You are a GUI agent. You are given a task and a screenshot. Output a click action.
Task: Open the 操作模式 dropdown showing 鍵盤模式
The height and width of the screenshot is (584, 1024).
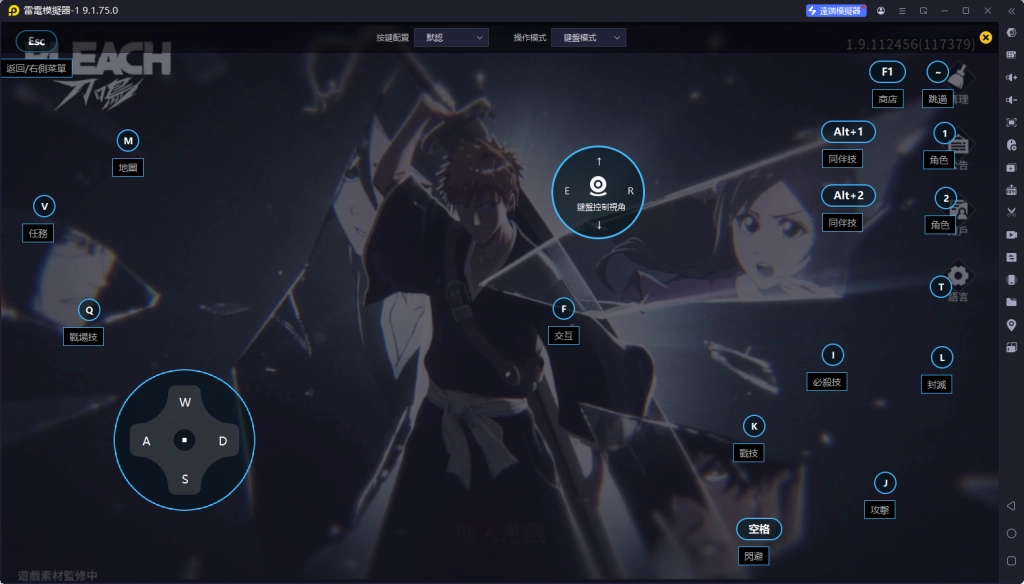coord(589,37)
